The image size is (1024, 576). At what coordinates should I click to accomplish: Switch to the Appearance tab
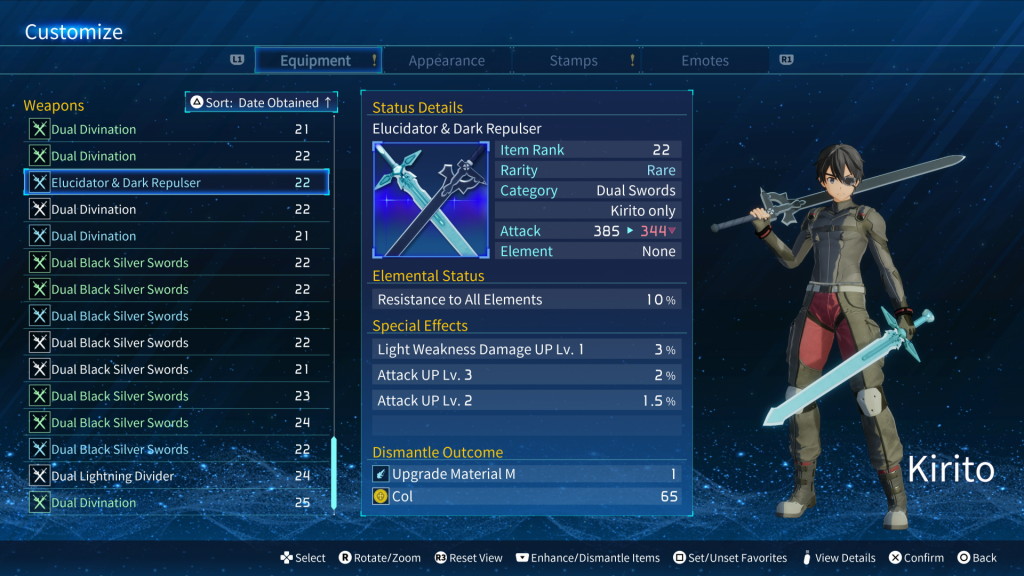[446, 61]
